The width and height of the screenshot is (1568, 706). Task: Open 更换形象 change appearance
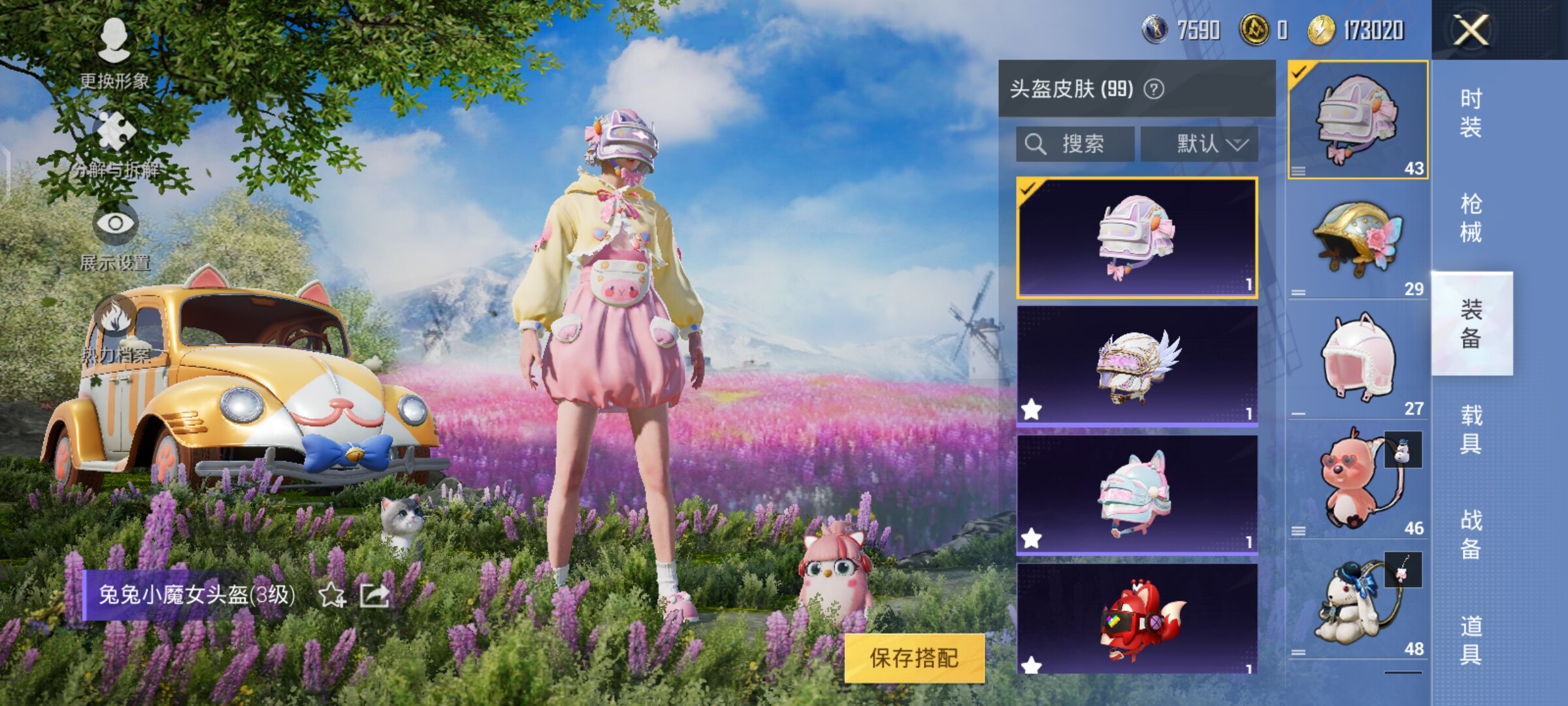pyautogui.click(x=114, y=52)
